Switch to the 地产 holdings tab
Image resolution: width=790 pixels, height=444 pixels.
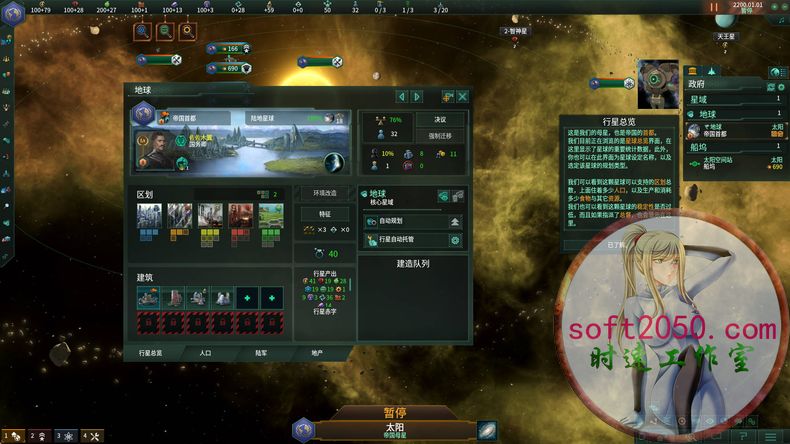317,353
